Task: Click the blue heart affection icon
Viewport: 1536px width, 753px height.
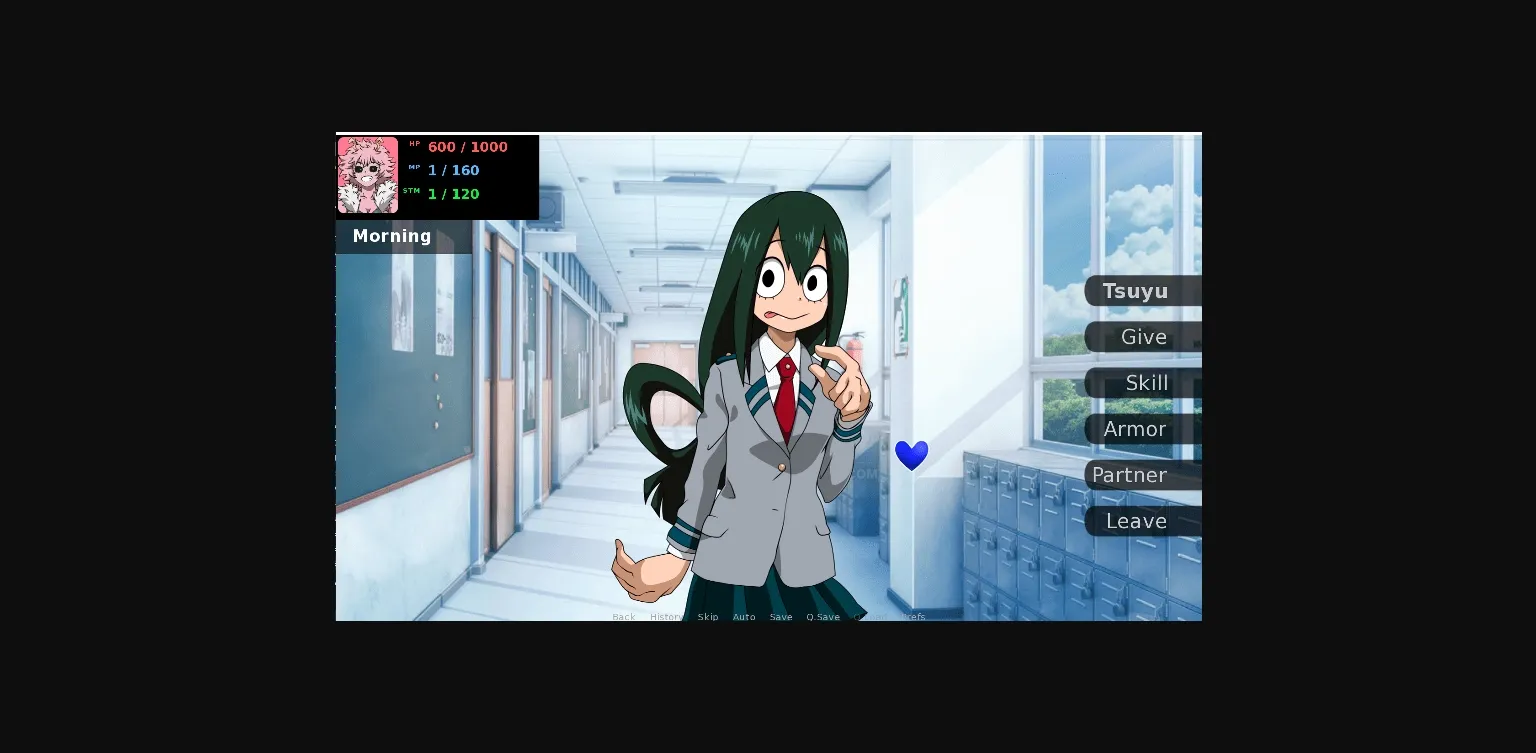Action: (911, 455)
